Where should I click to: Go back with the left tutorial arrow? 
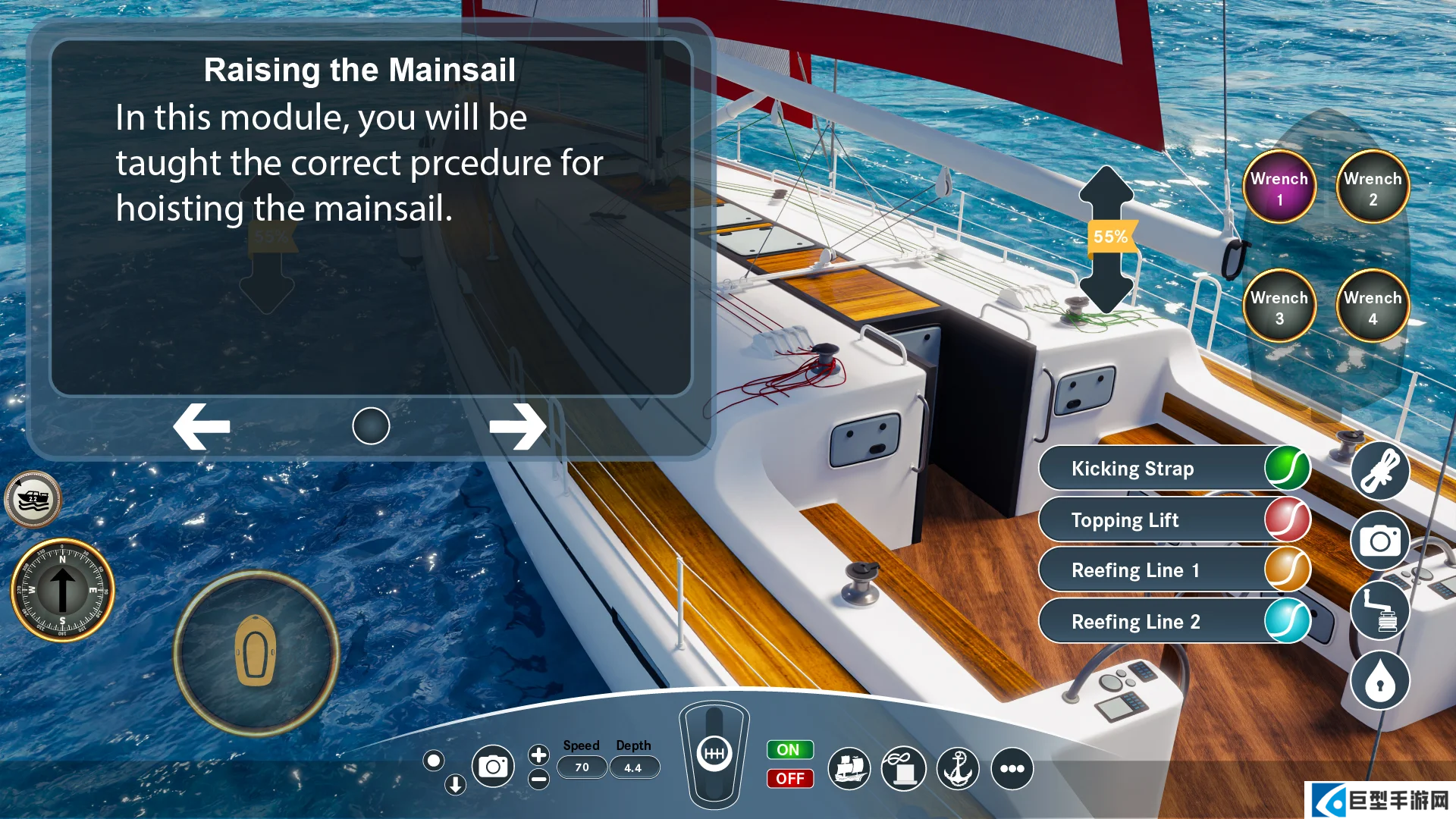202,426
